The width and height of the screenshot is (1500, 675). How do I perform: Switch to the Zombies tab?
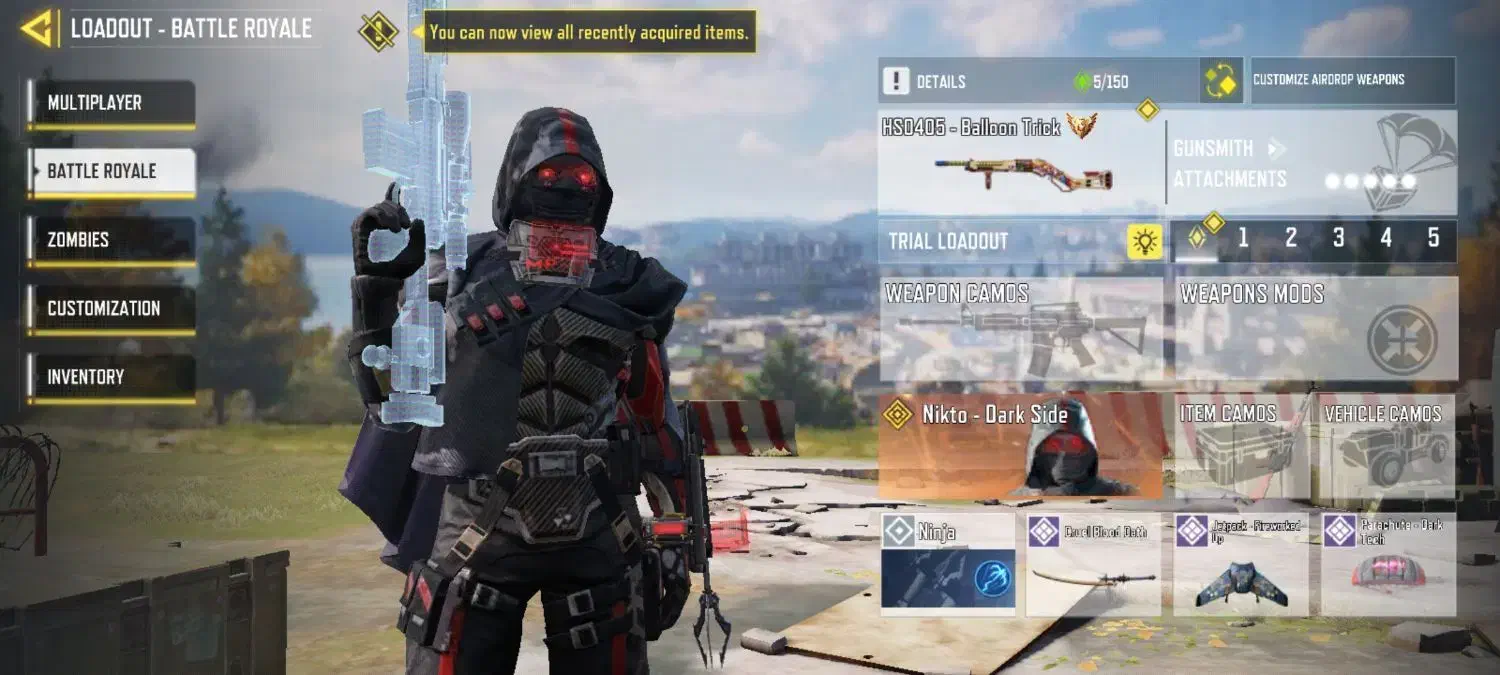click(111, 240)
